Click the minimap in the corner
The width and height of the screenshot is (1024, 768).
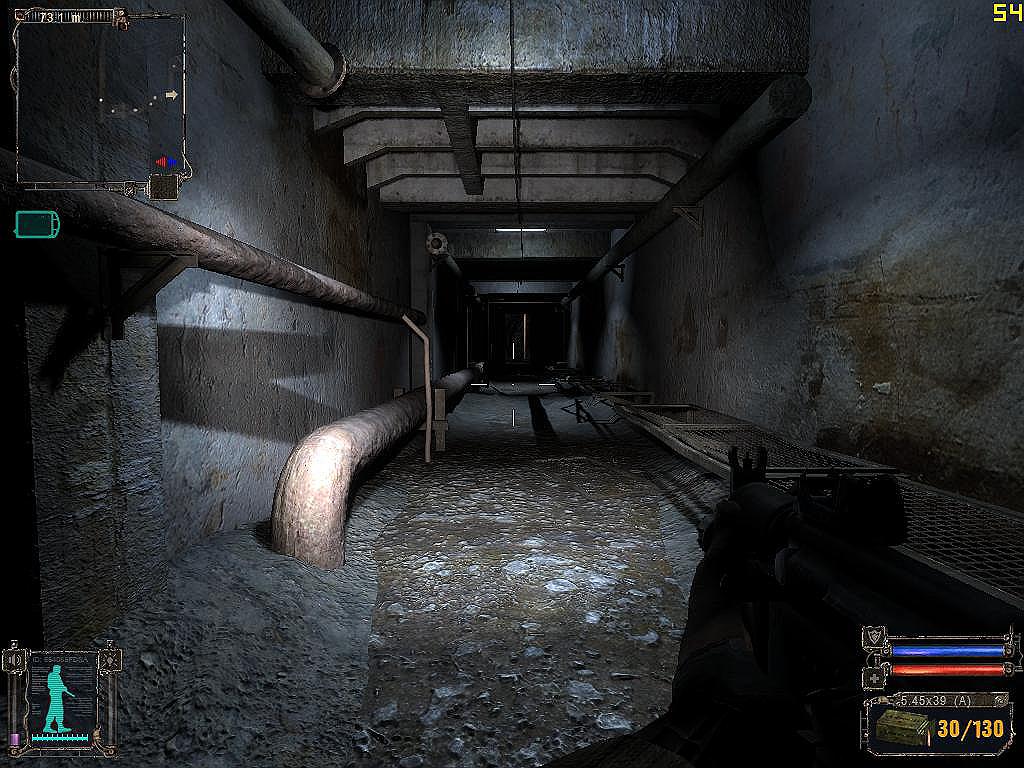(100, 98)
